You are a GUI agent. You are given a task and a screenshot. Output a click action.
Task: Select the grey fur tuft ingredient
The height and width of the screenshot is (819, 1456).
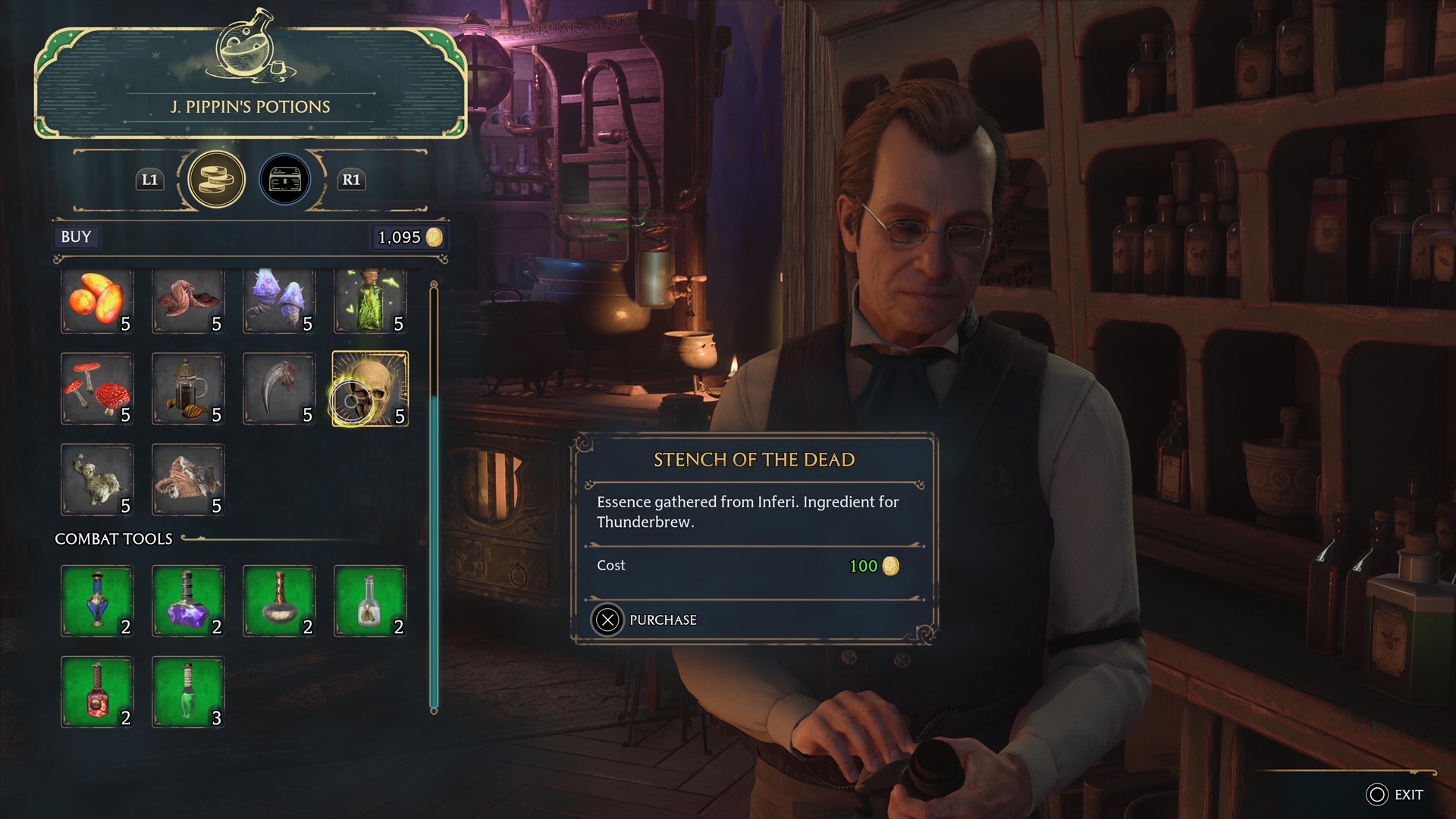[97, 480]
